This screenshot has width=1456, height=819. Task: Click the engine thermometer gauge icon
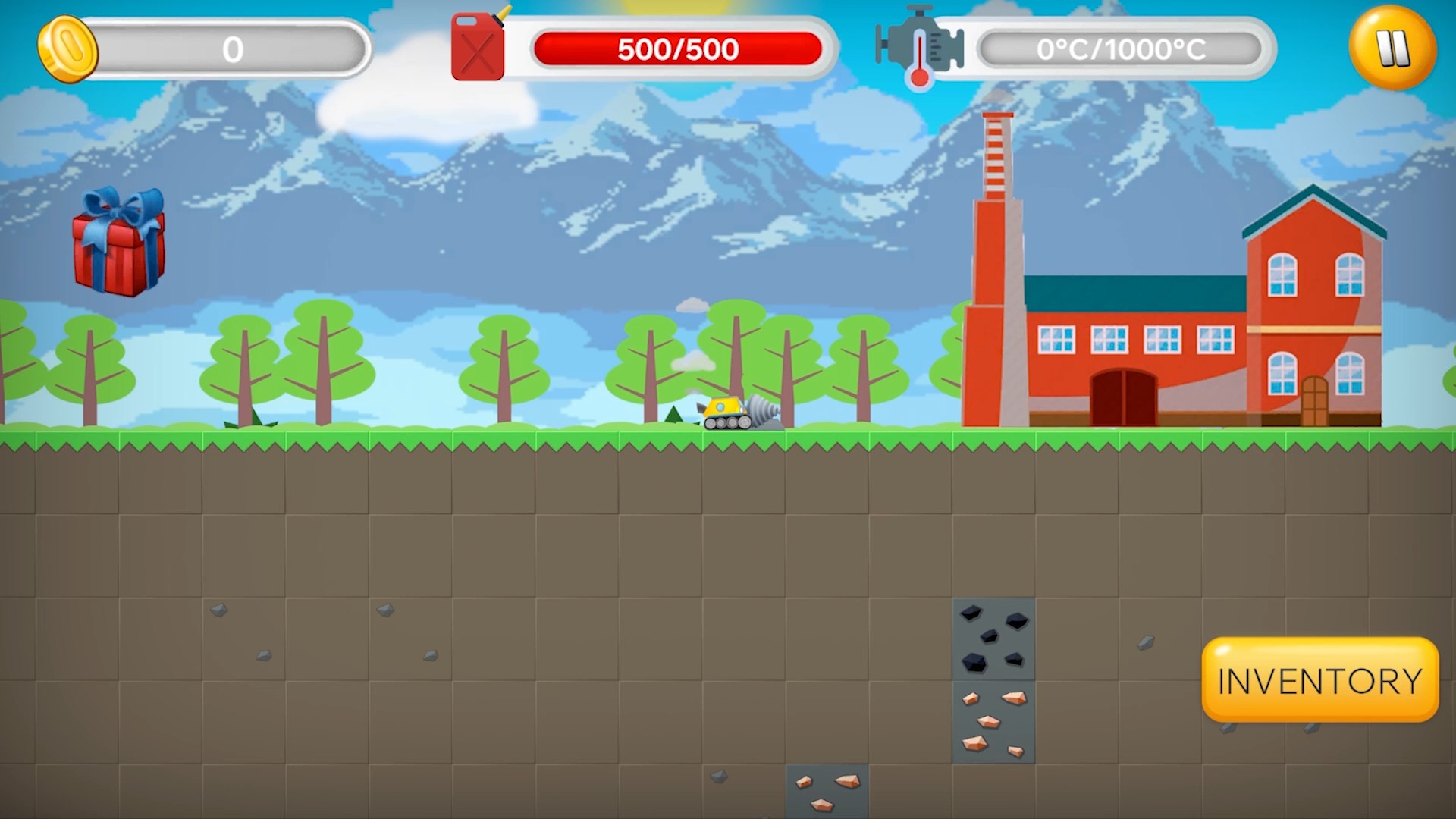(x=919, y=47)
